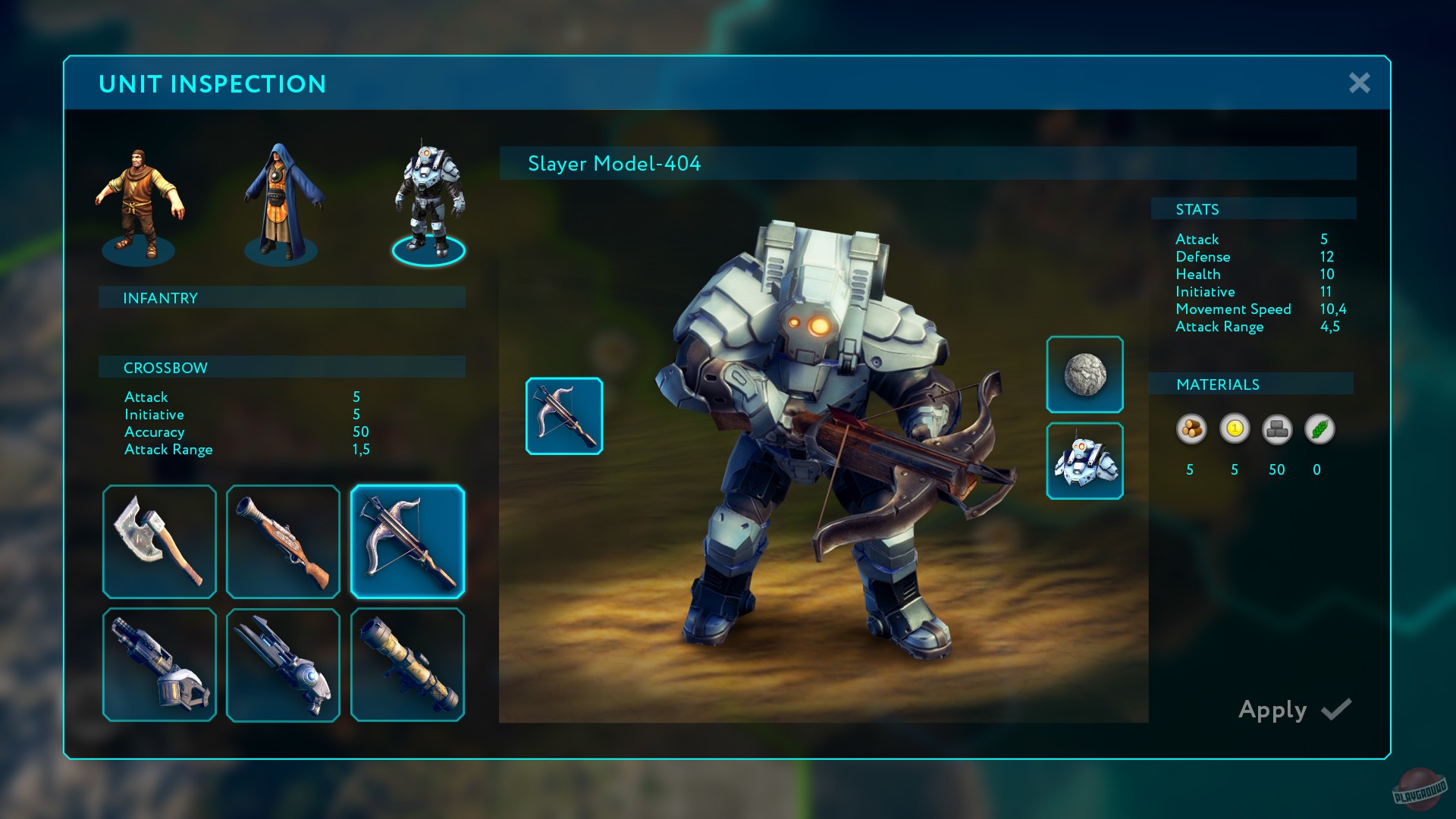
Task: Pick the stone axe weapon
Action: pyautogui.click(x=159, y=541)
